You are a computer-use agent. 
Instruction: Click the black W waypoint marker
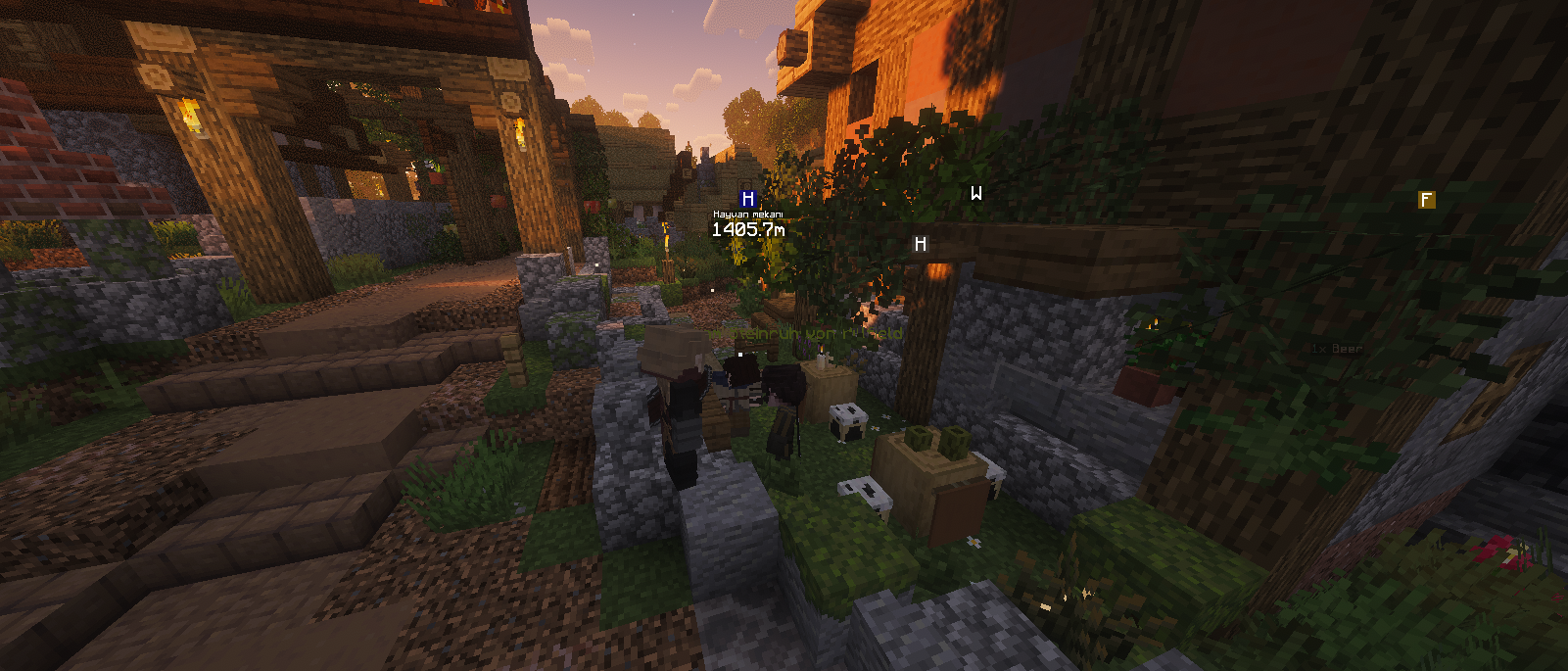click(975, 194)
